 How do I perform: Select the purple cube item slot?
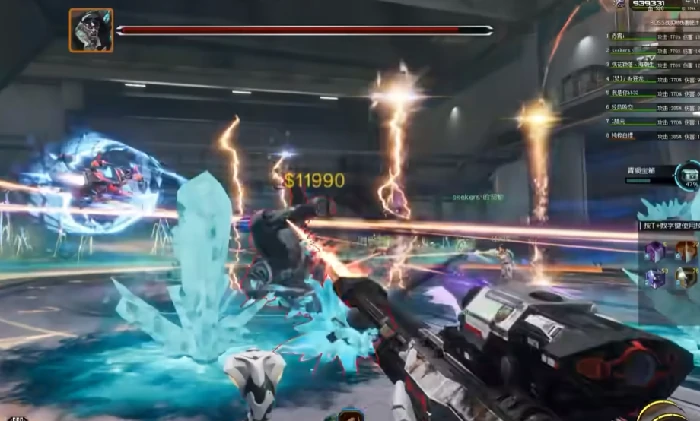(x=655, y=251)
